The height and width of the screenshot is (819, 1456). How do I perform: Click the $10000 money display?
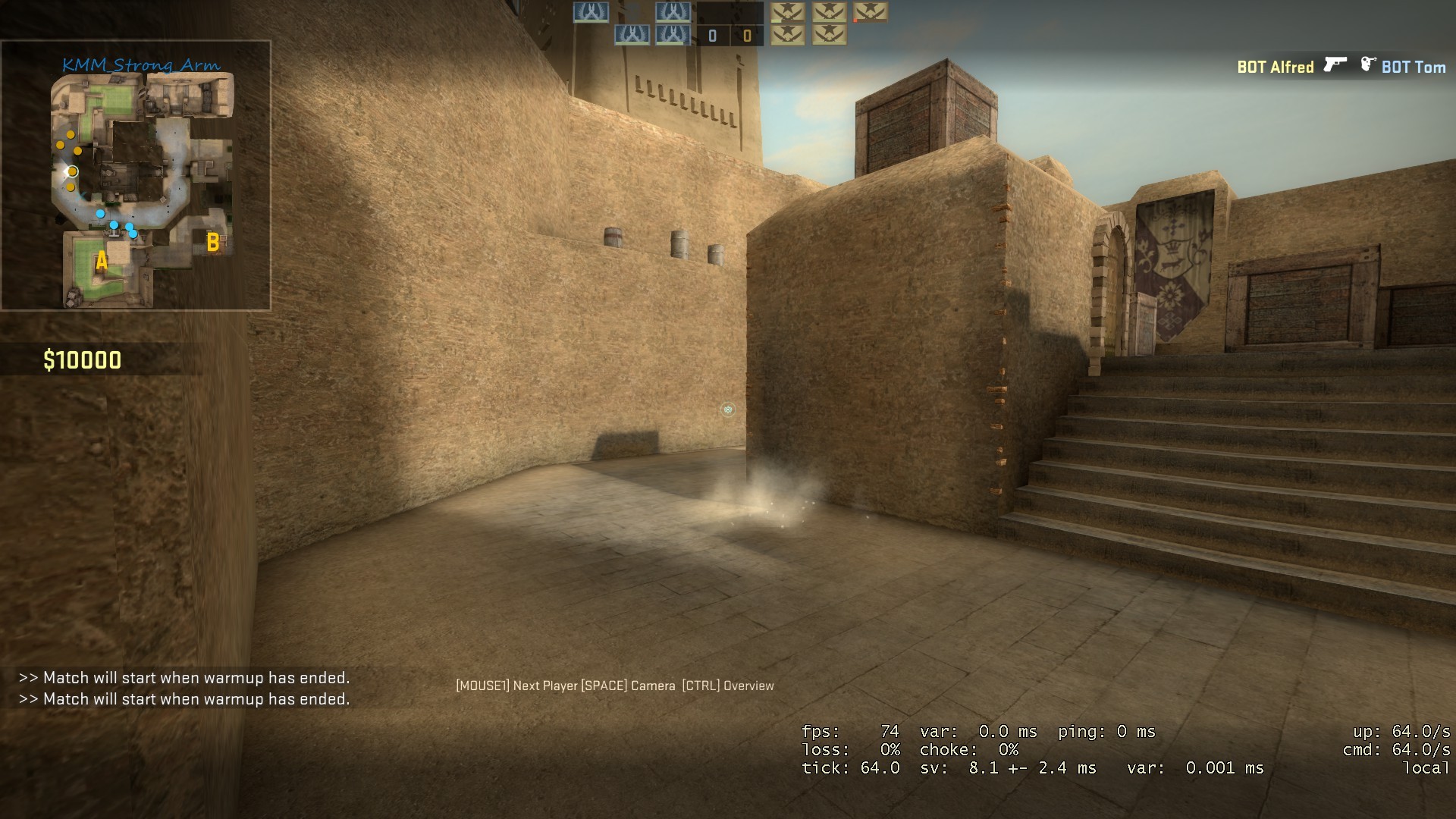pos(82,360)
